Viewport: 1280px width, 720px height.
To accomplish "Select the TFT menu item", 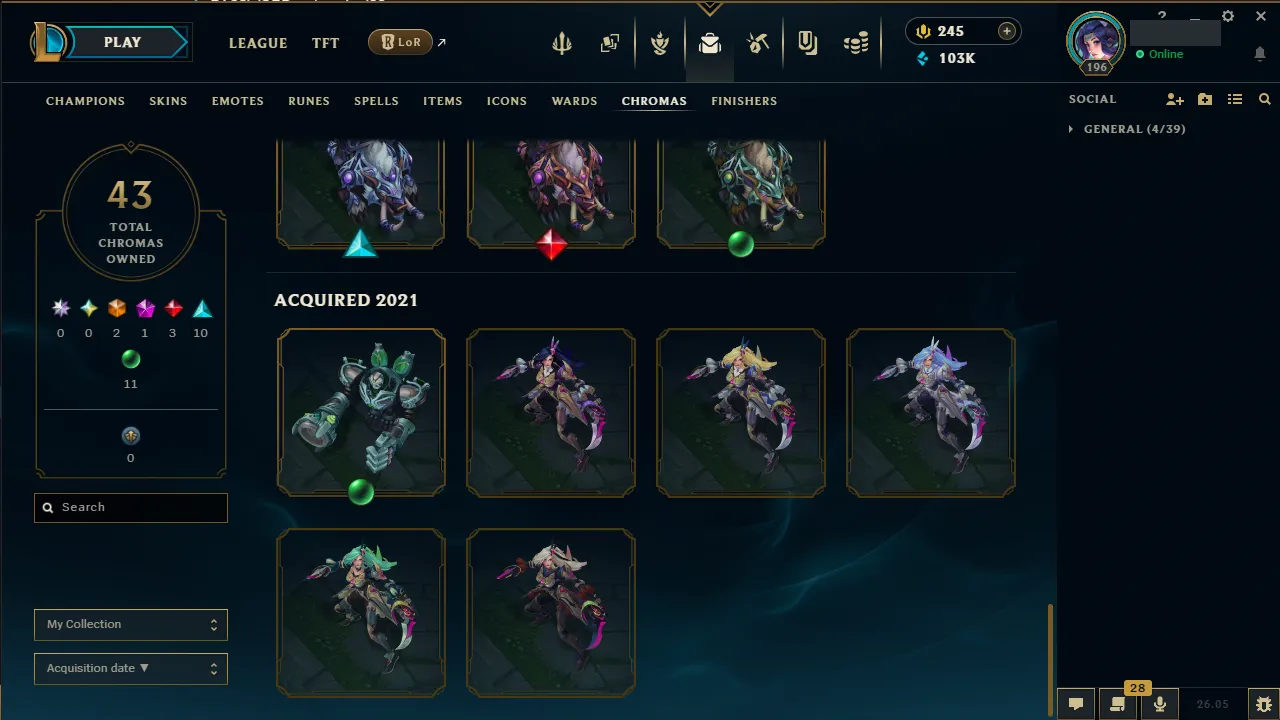I will click(x=325, y=43).
